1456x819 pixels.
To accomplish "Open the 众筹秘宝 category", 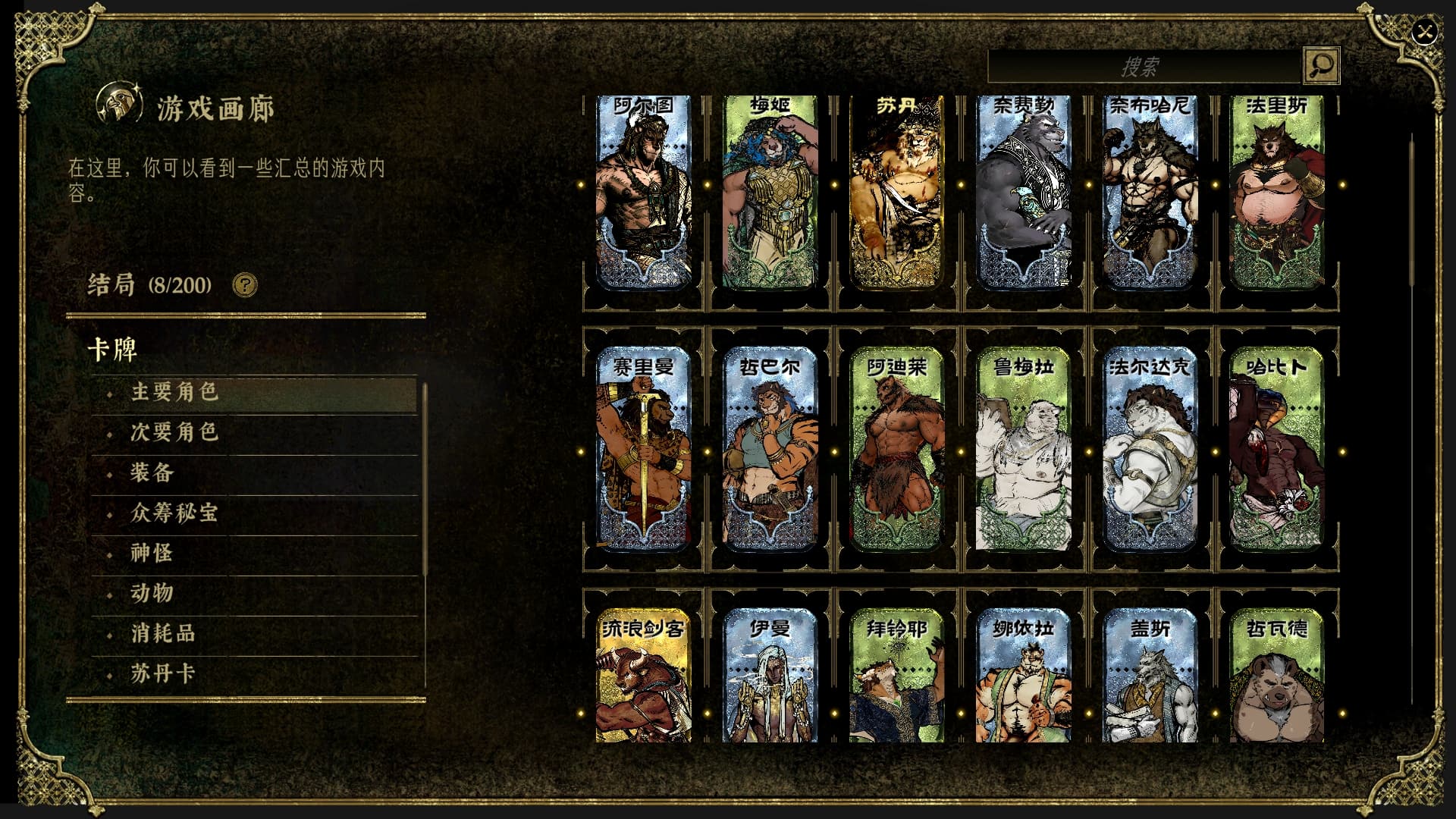I will point(175,513).
